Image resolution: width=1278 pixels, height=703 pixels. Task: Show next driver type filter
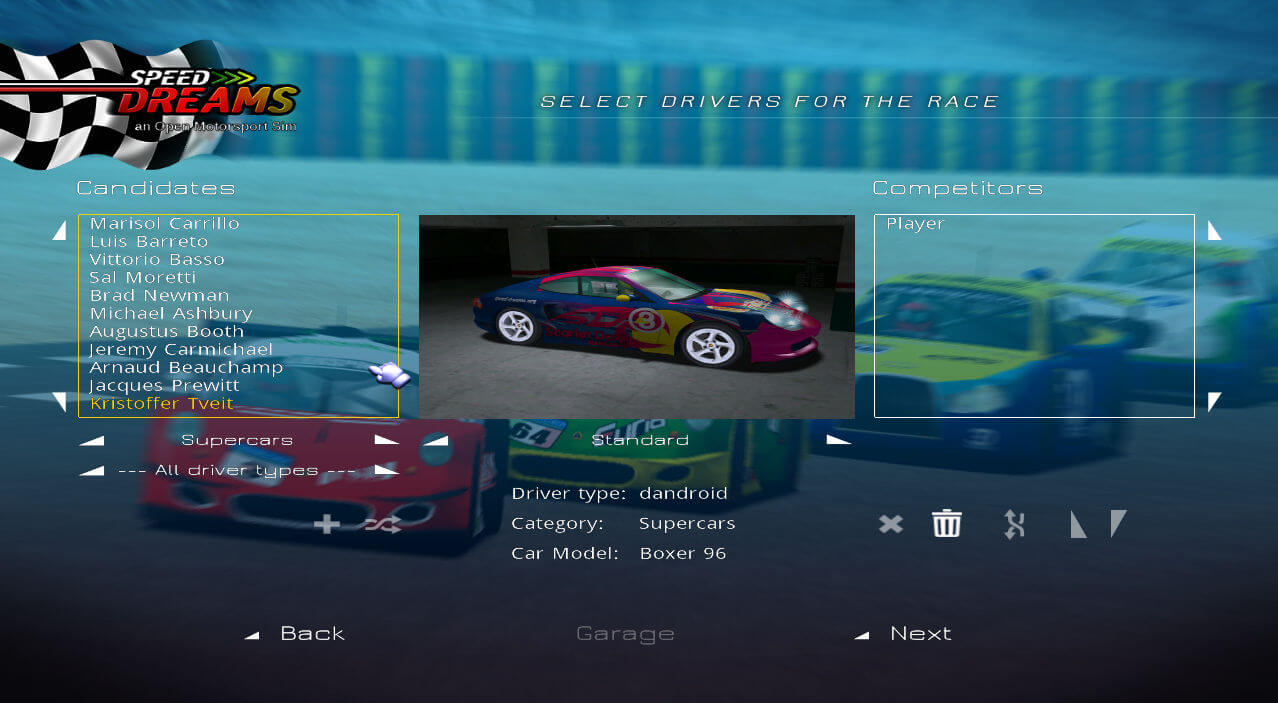coord(386,470)
